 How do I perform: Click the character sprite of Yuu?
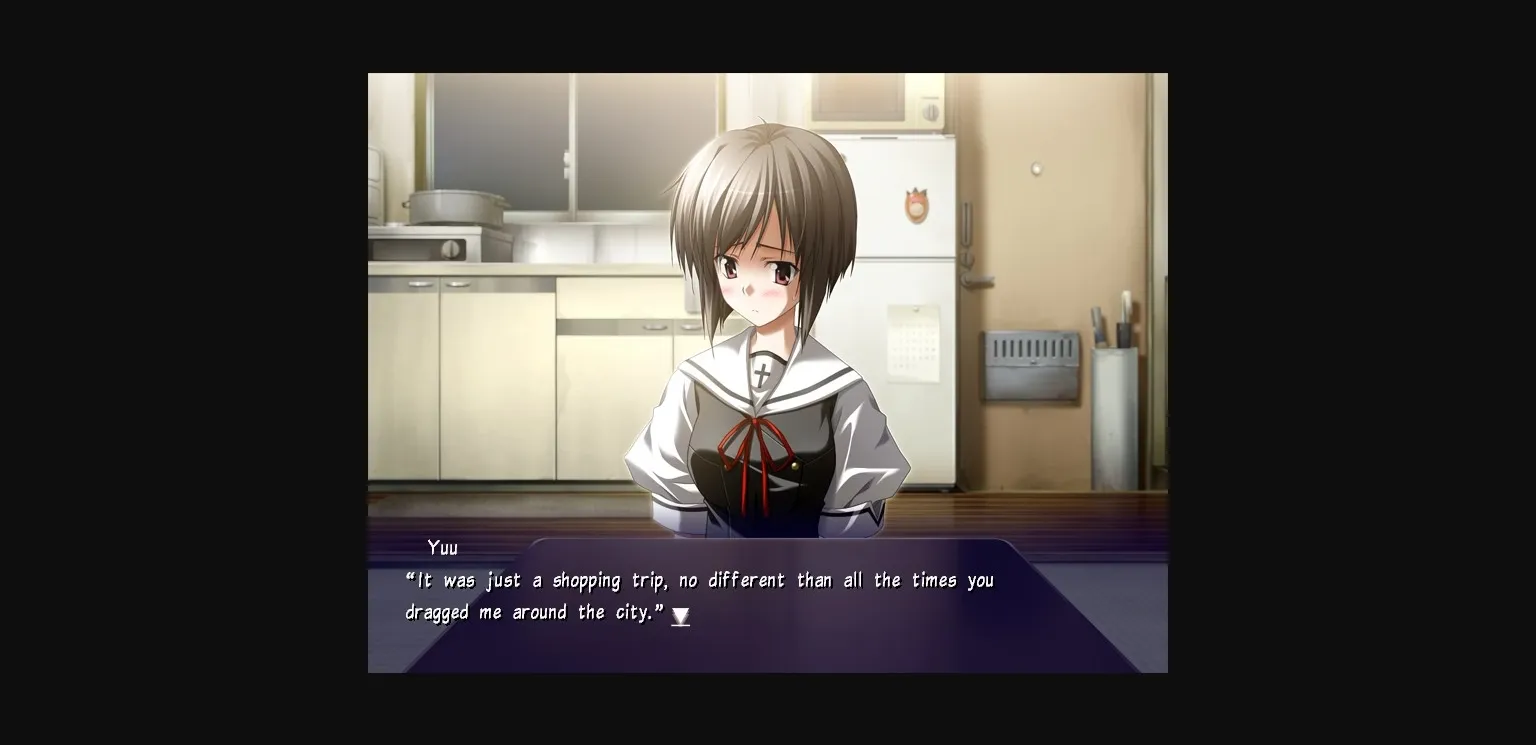(x=768, y=320)
